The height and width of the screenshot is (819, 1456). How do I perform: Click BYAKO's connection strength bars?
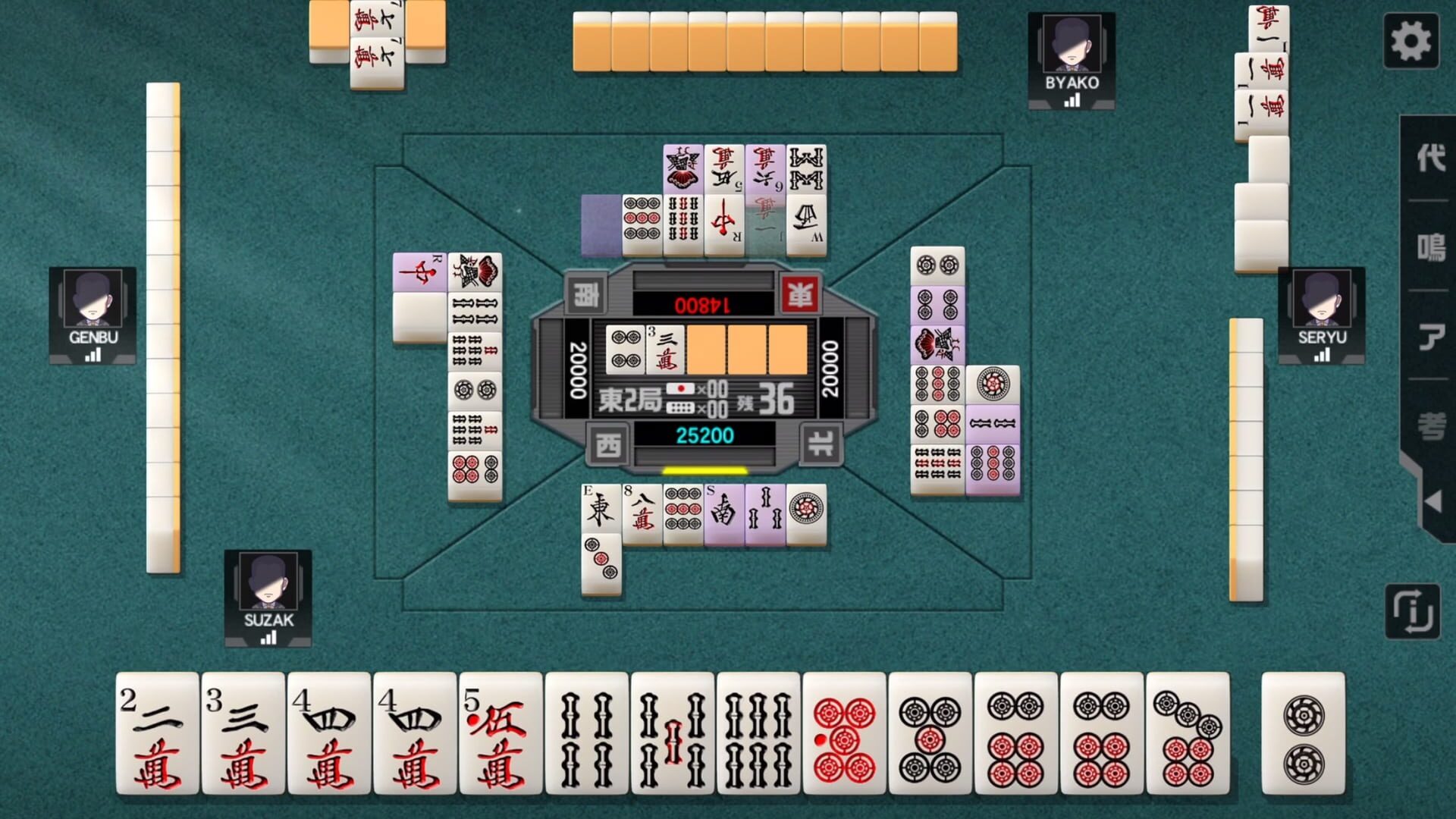1072,99
